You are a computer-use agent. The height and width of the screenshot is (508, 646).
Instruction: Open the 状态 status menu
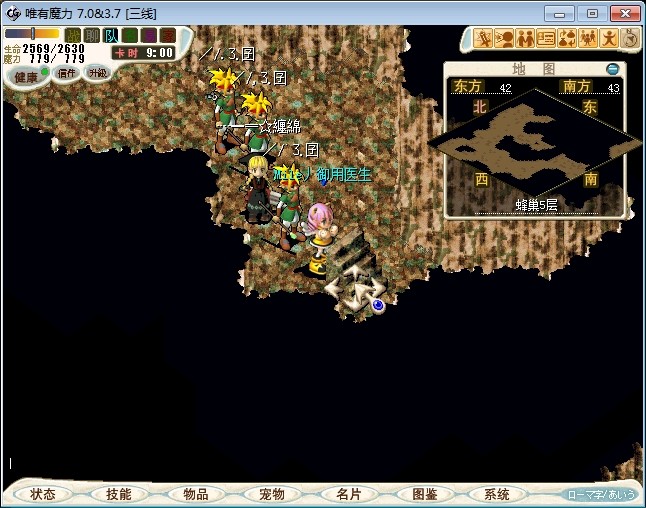click(x=43, y=494)
